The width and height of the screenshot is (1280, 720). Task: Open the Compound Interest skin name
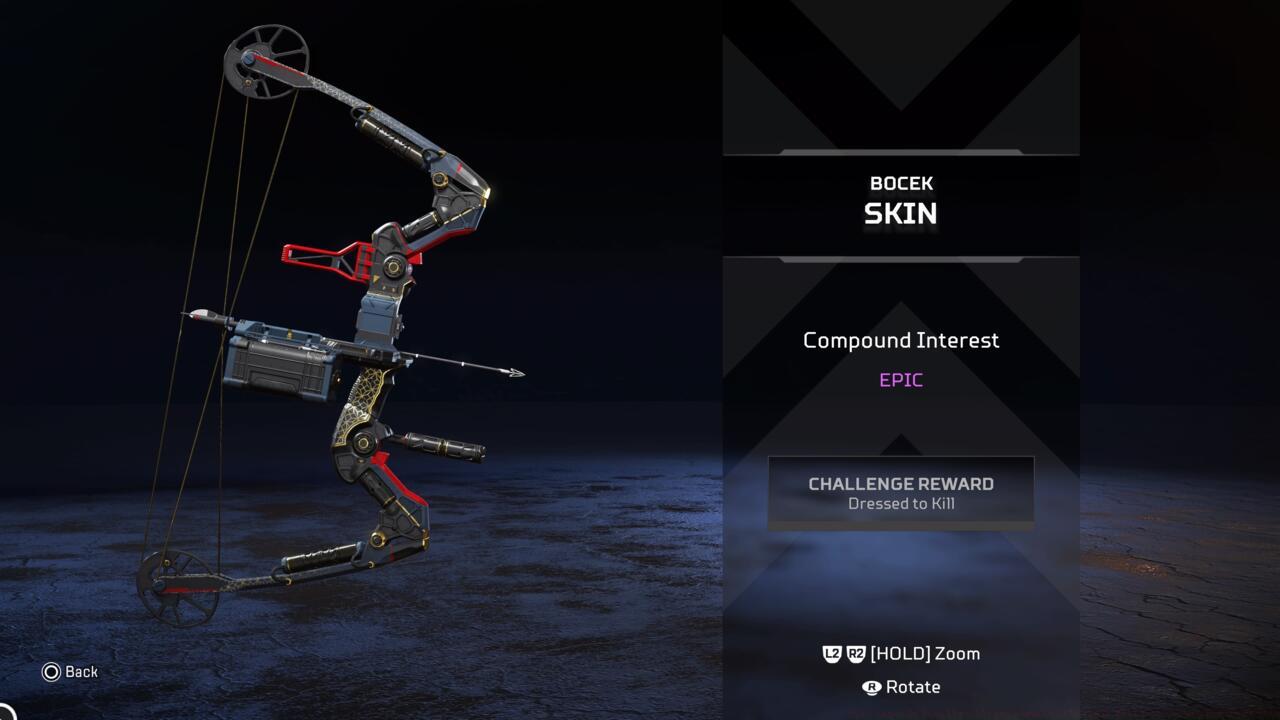click(x=900, y=340)
